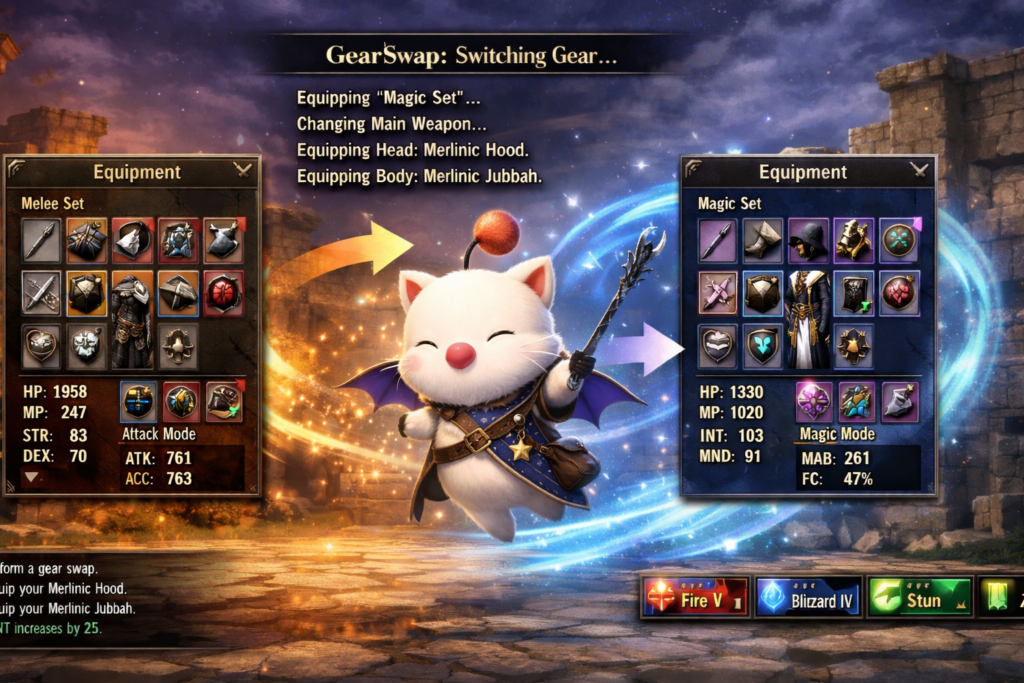Select the yellow-framed round shield in Melee Set
Screen dimensions: 1024x683
tap(85, 291)
